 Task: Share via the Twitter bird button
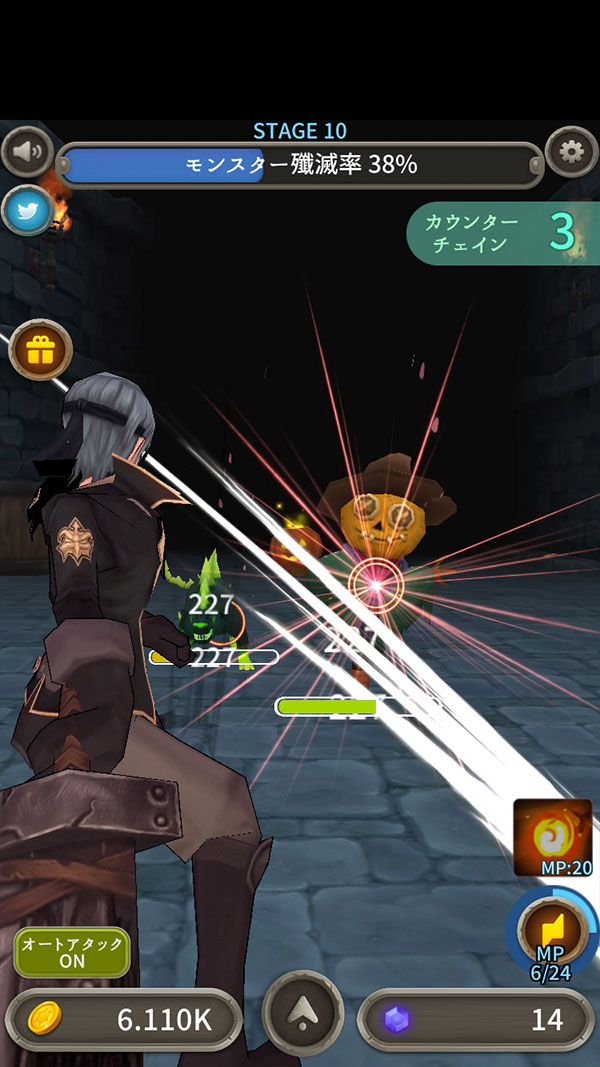27,211
